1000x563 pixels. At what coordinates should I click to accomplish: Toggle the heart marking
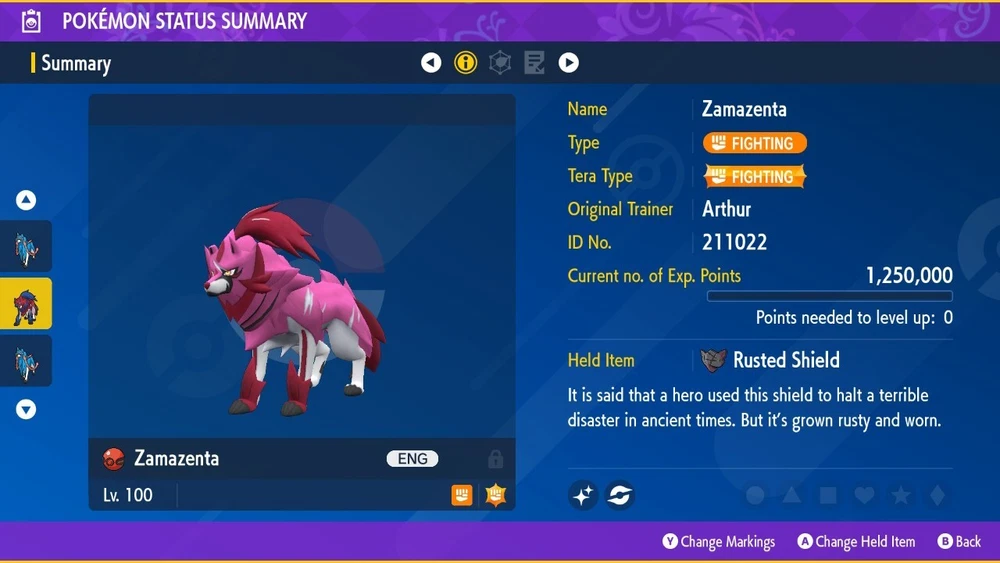click(864, 495)
